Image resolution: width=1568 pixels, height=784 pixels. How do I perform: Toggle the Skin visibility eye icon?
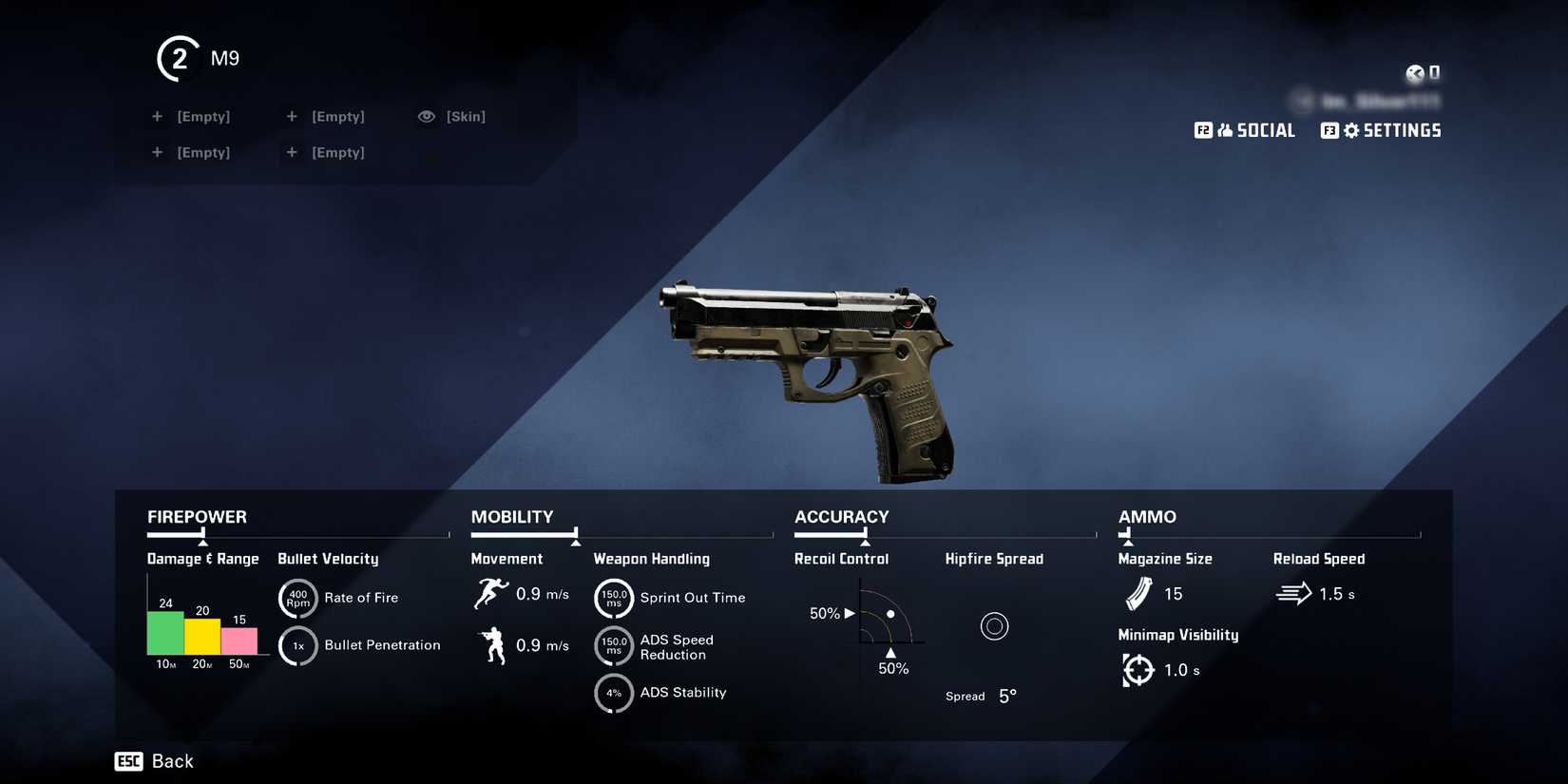coord(426,116)
